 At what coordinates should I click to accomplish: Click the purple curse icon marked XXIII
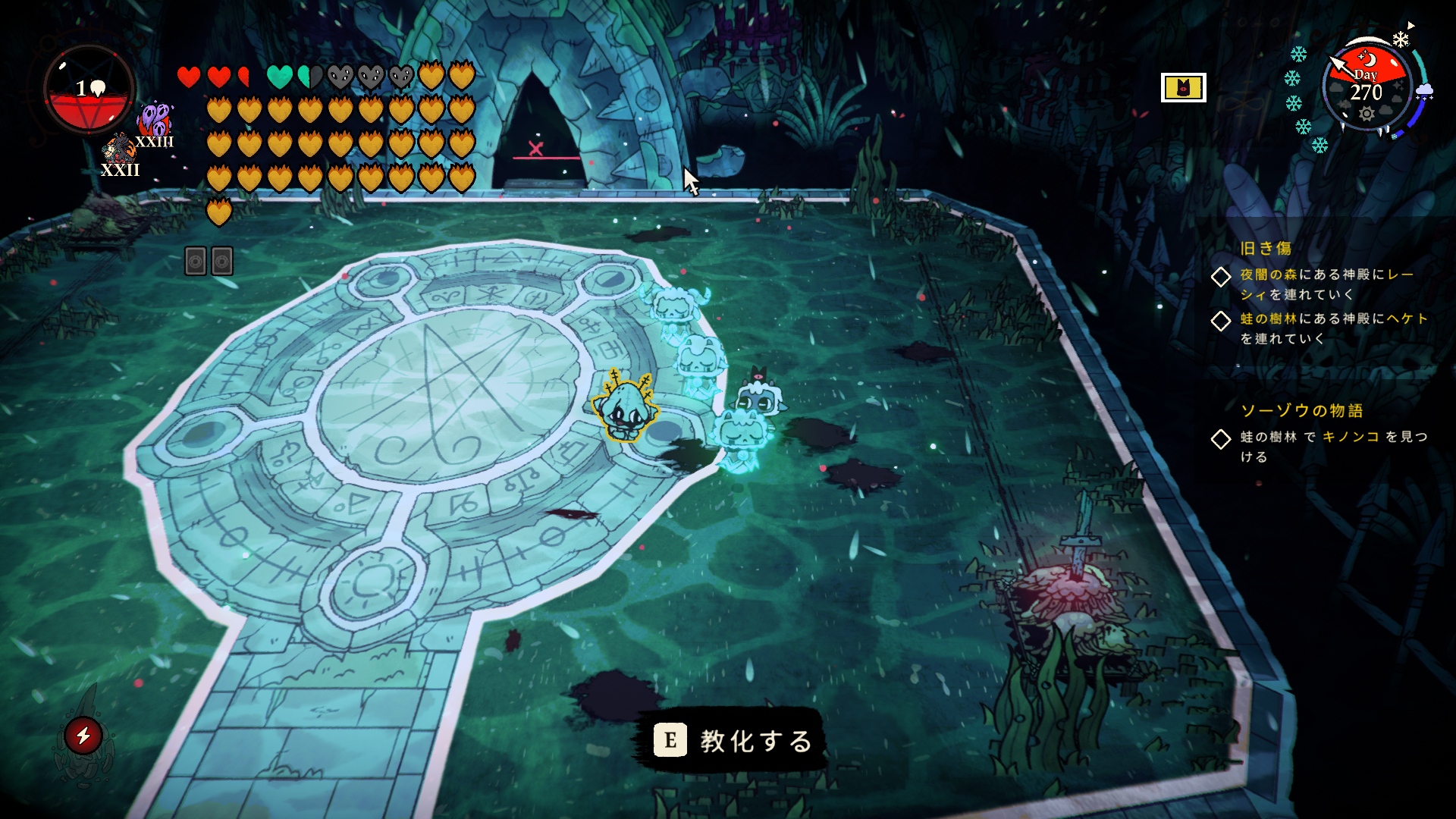coord(155,121)
